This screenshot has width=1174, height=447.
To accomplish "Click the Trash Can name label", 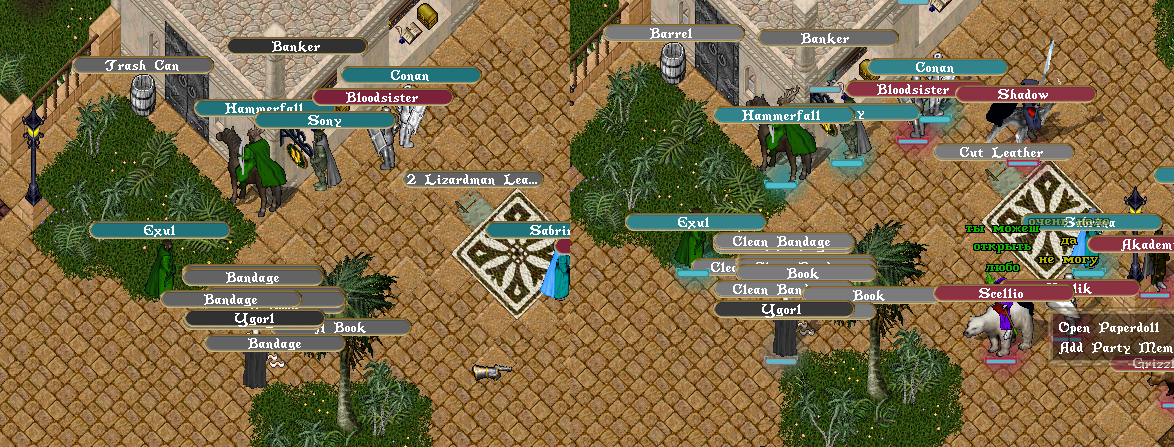I will 142,65.
